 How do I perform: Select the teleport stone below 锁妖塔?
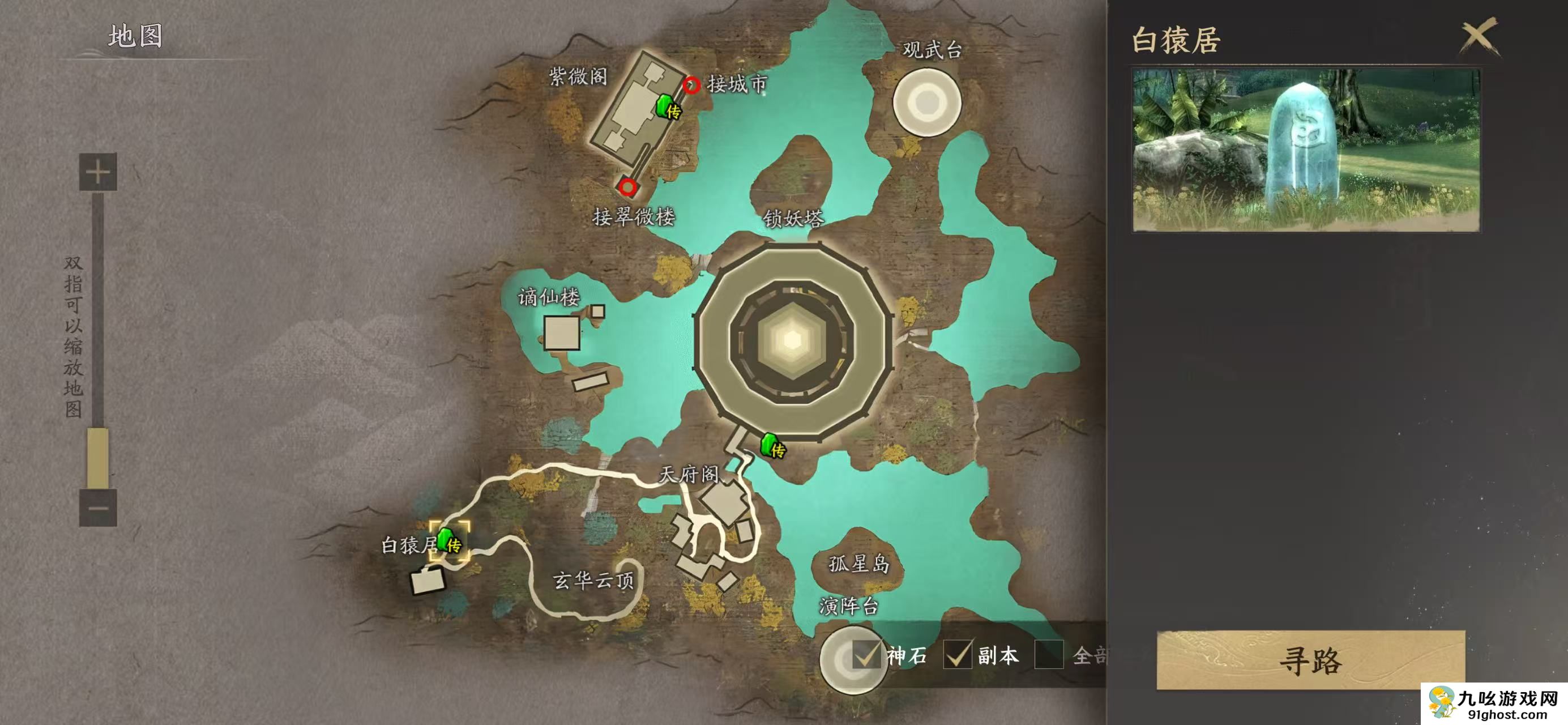tap(772, 446)
